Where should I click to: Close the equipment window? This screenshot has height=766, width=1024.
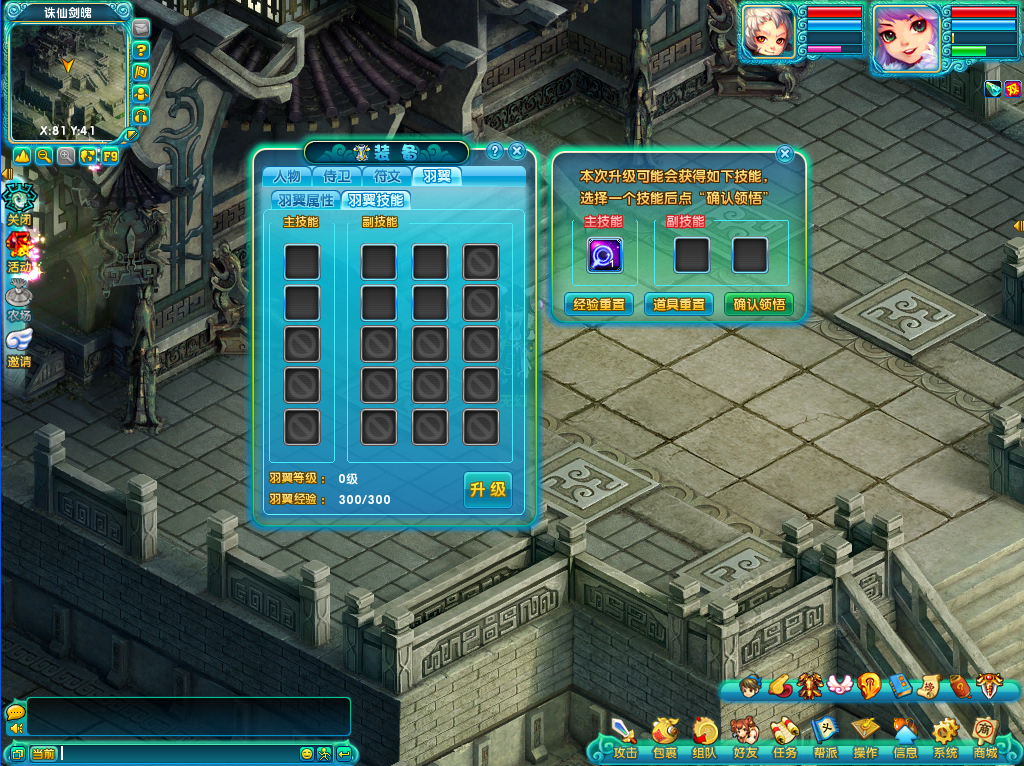[x=517, y=151]
